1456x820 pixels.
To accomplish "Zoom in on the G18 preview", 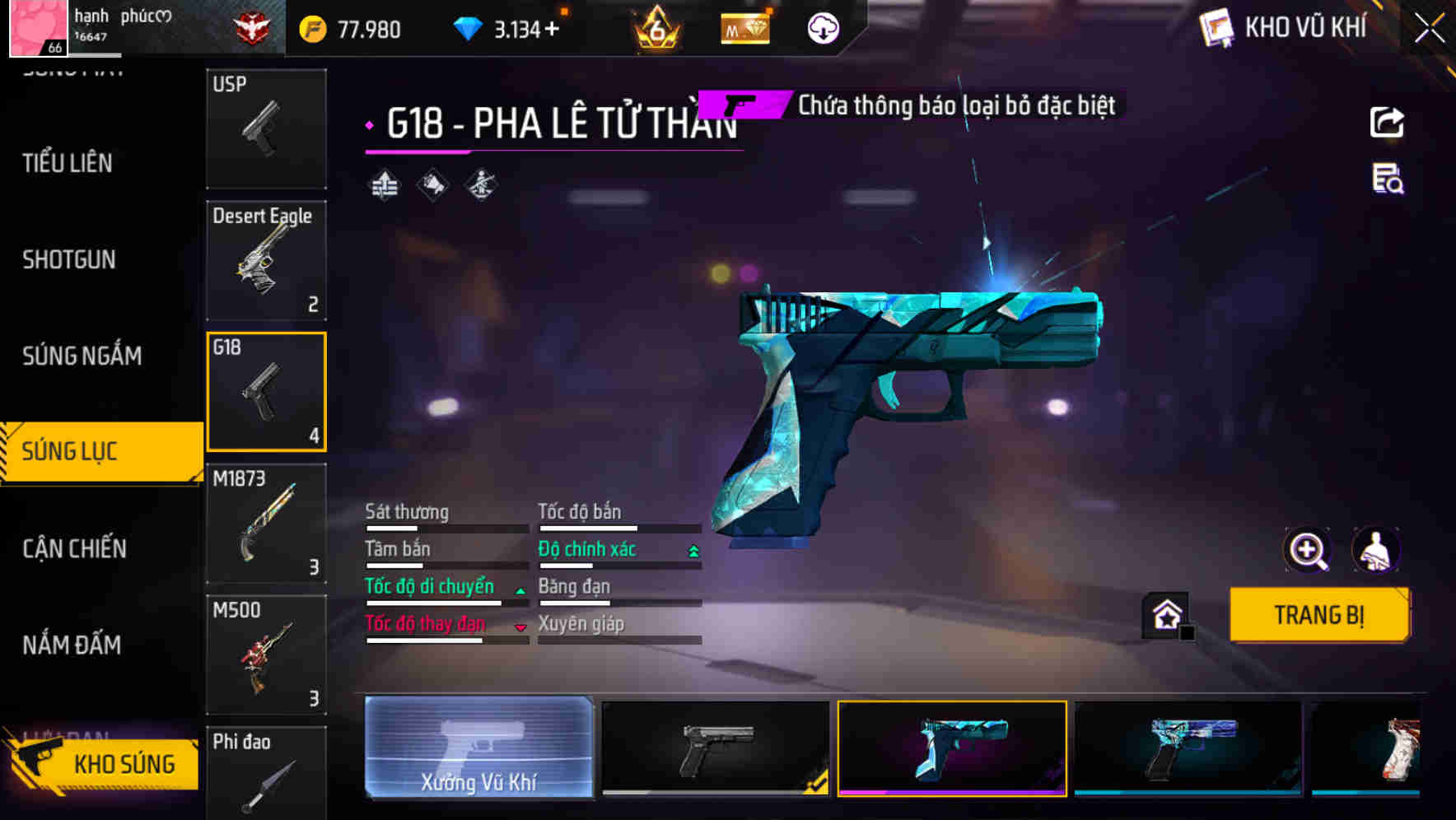I will pos(1308,550).
